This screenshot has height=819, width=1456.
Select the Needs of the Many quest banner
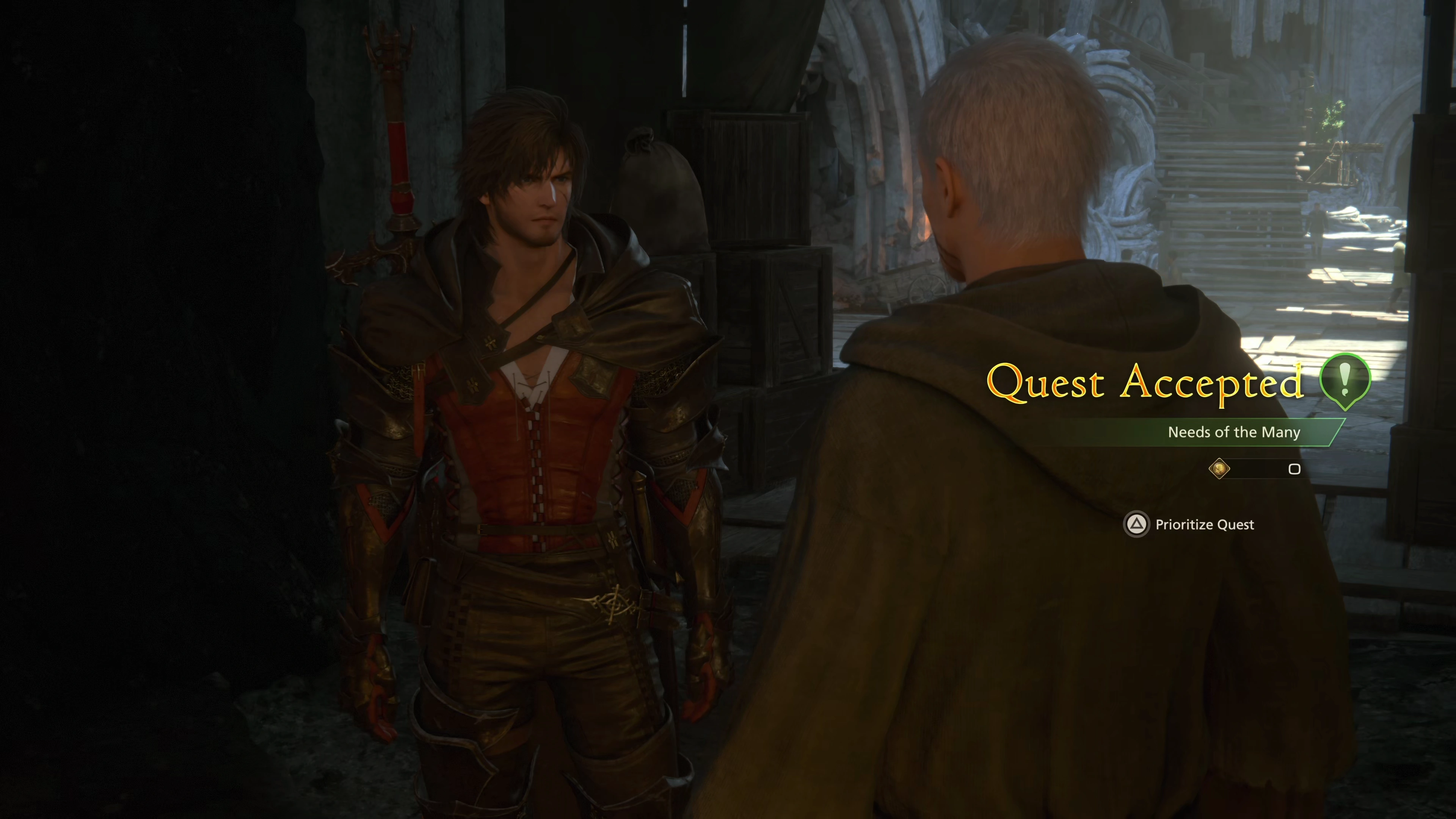pyautogui.click(x=1233, y=432)
